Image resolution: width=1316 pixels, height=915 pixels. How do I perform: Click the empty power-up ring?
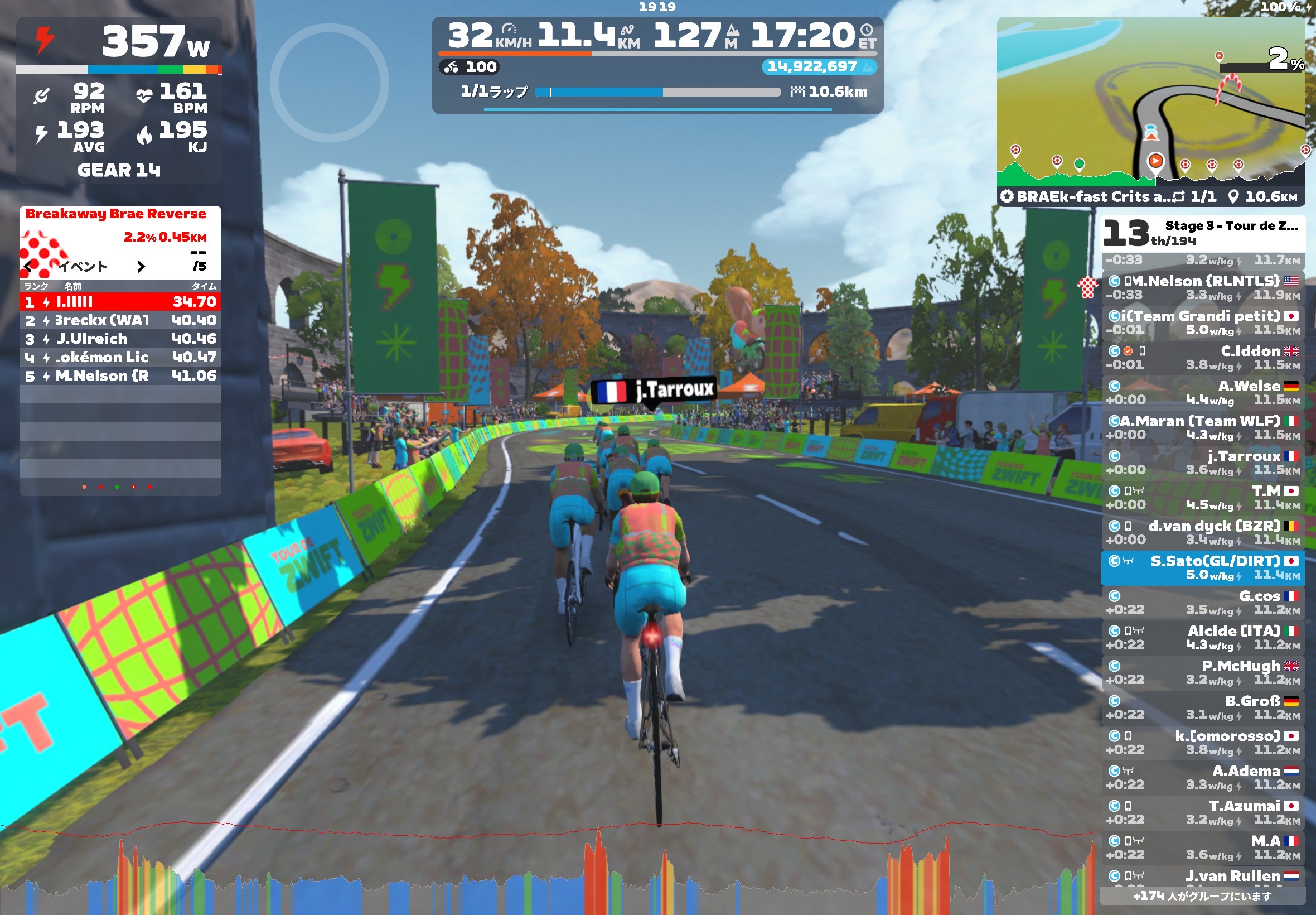[330, 83]
